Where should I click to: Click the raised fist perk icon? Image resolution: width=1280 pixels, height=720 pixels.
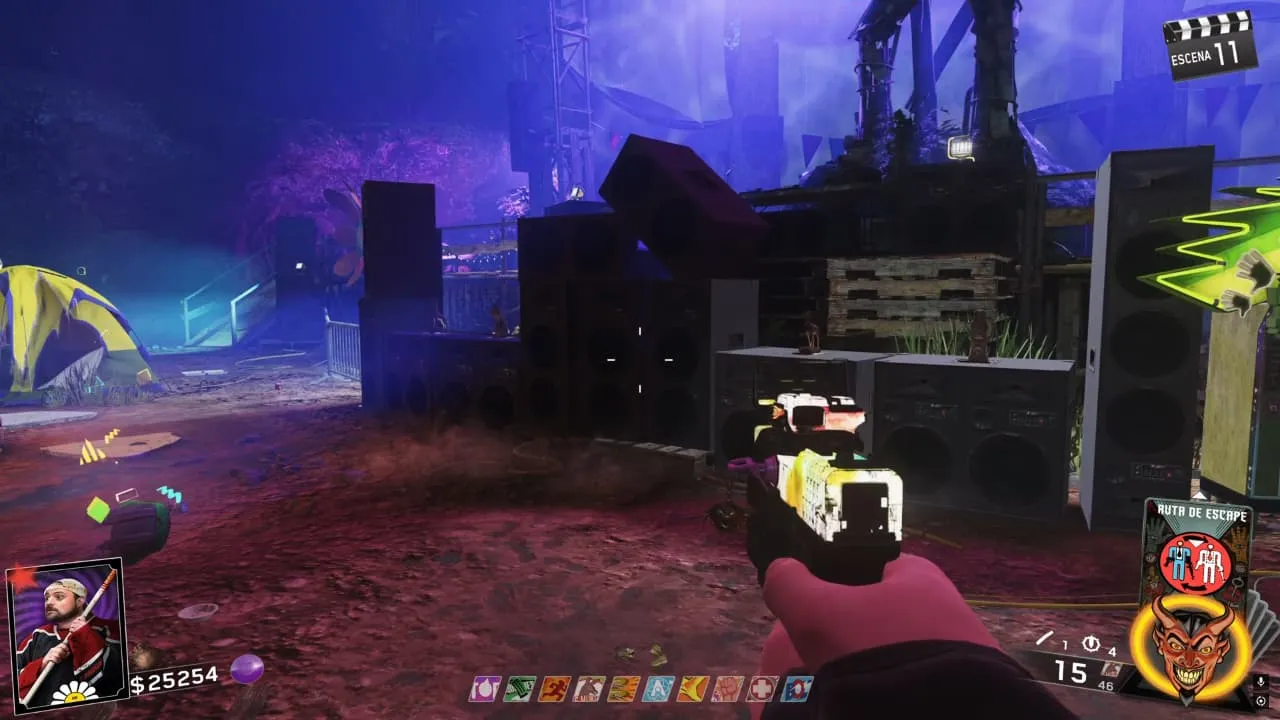tap(727, 688)
